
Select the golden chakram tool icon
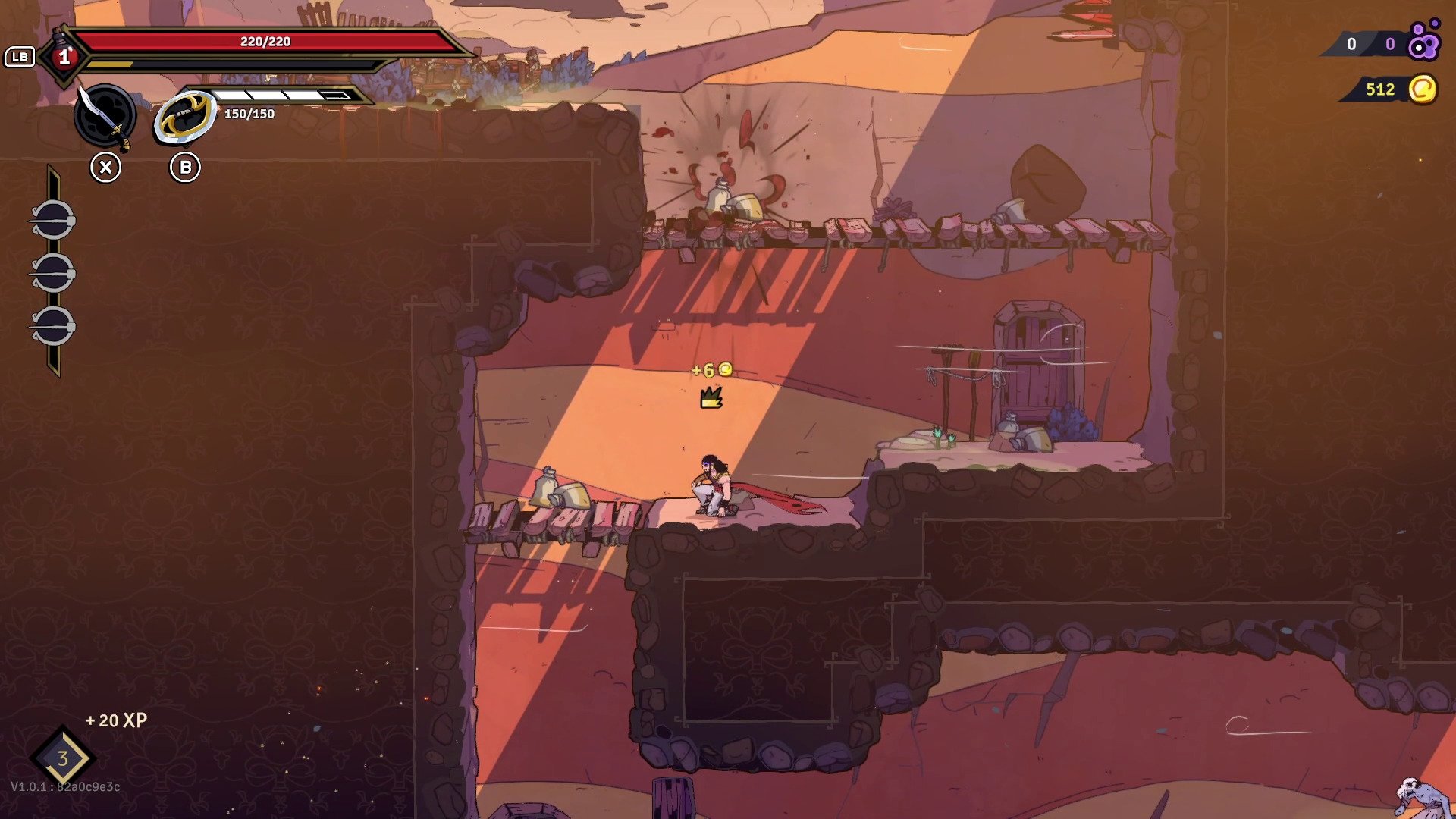(184, 118)
